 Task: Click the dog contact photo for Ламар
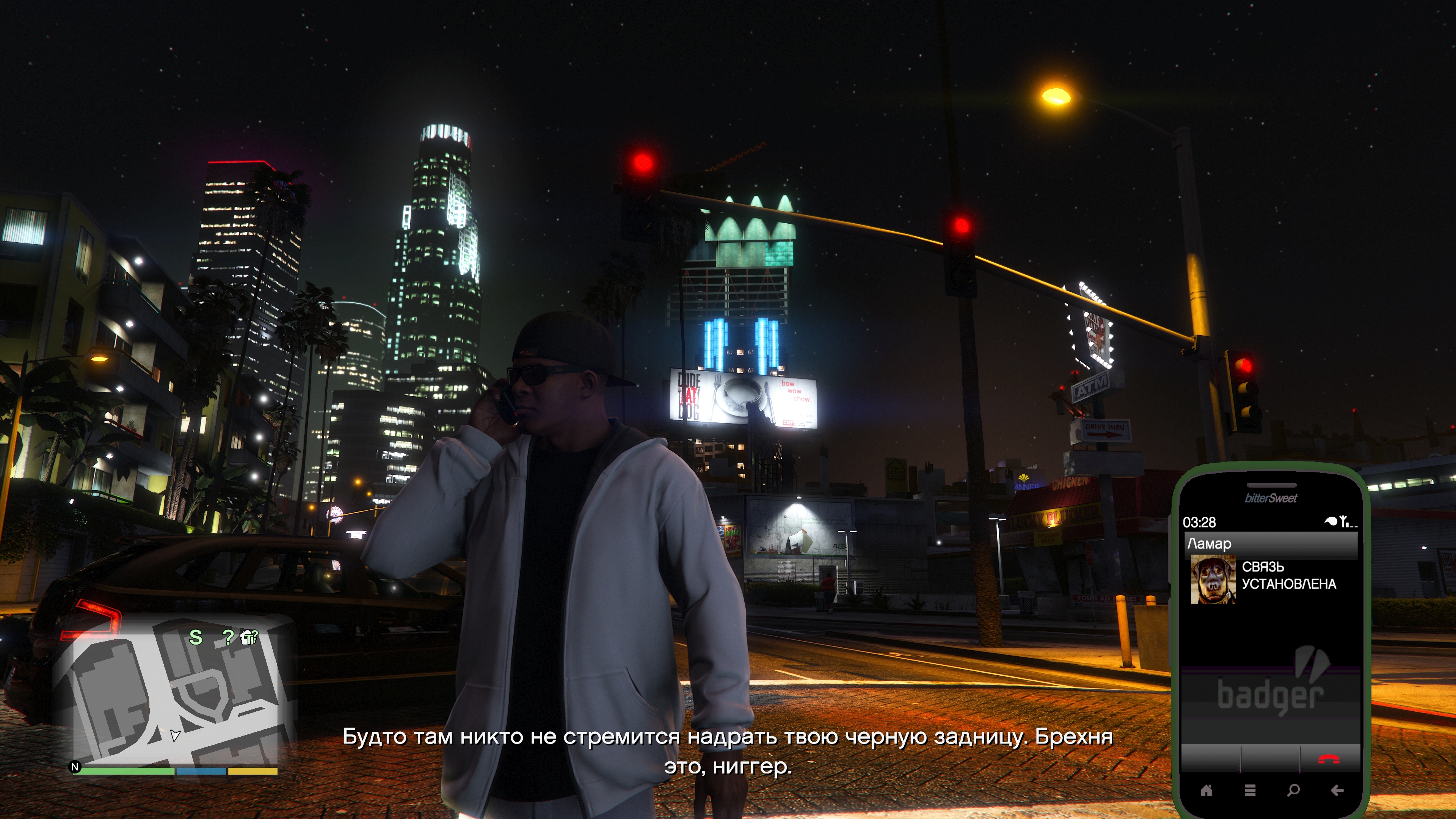[1213, 579]
